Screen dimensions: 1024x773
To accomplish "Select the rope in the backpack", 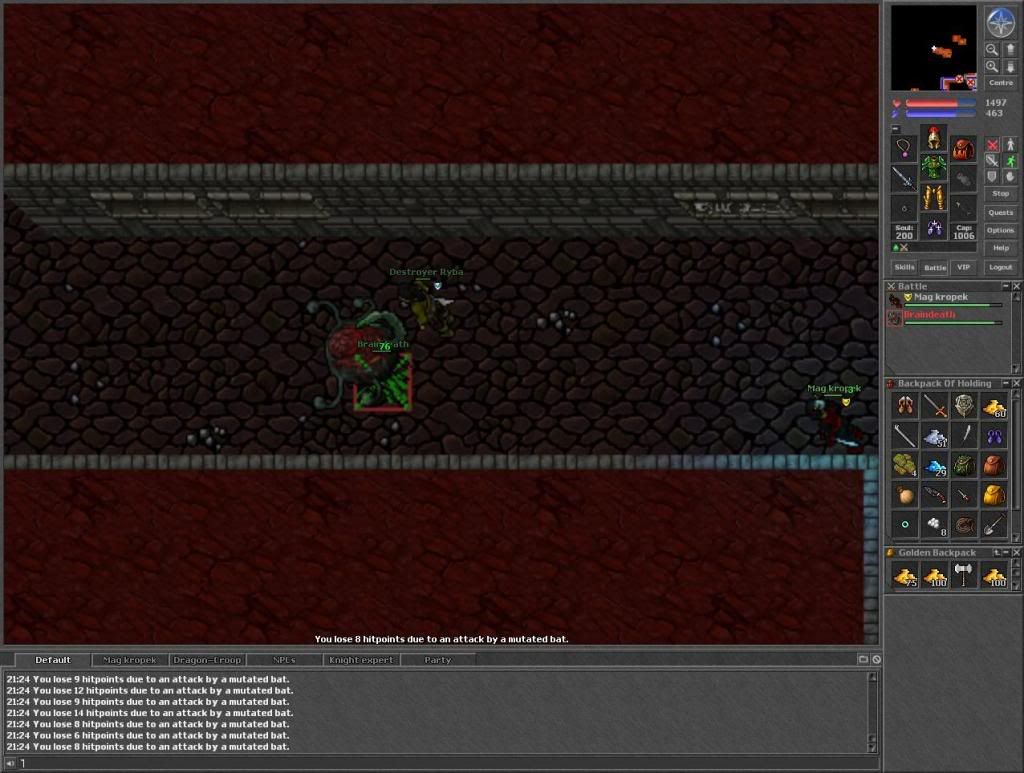I will pyautogui.click(x=964, y=524).
